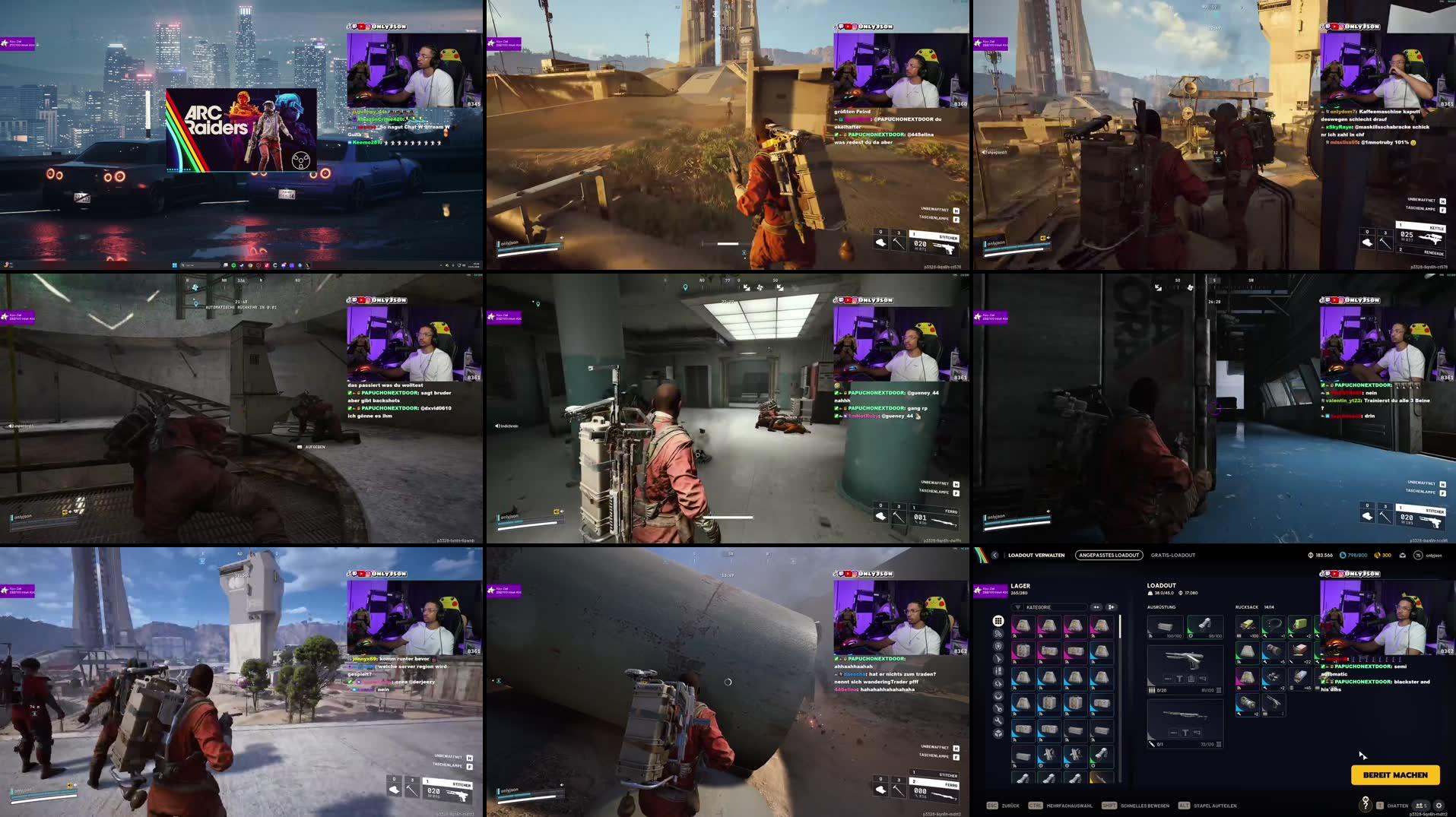Select the wrench category filter icon
Image resolution: width=1456 pixels, height=817 pixels.
[x=998, y=720]
